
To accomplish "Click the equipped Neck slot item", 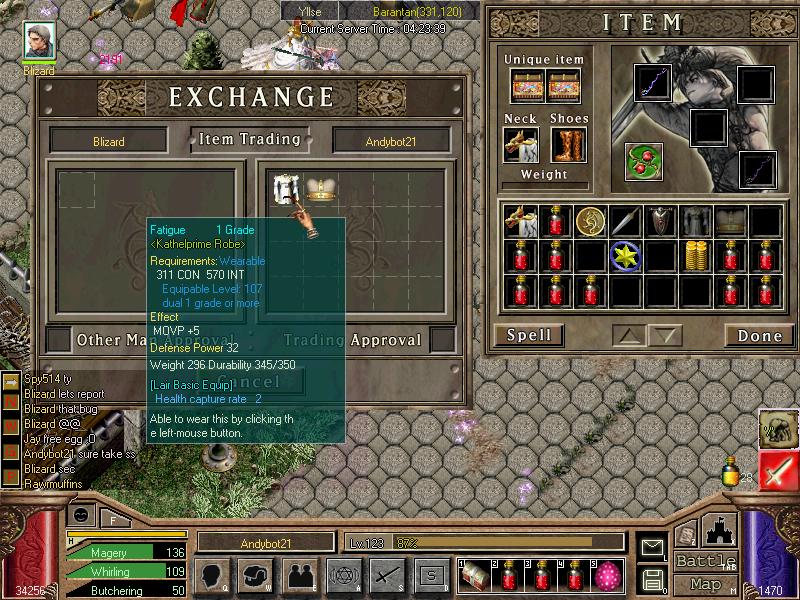I will coord(521,144).
